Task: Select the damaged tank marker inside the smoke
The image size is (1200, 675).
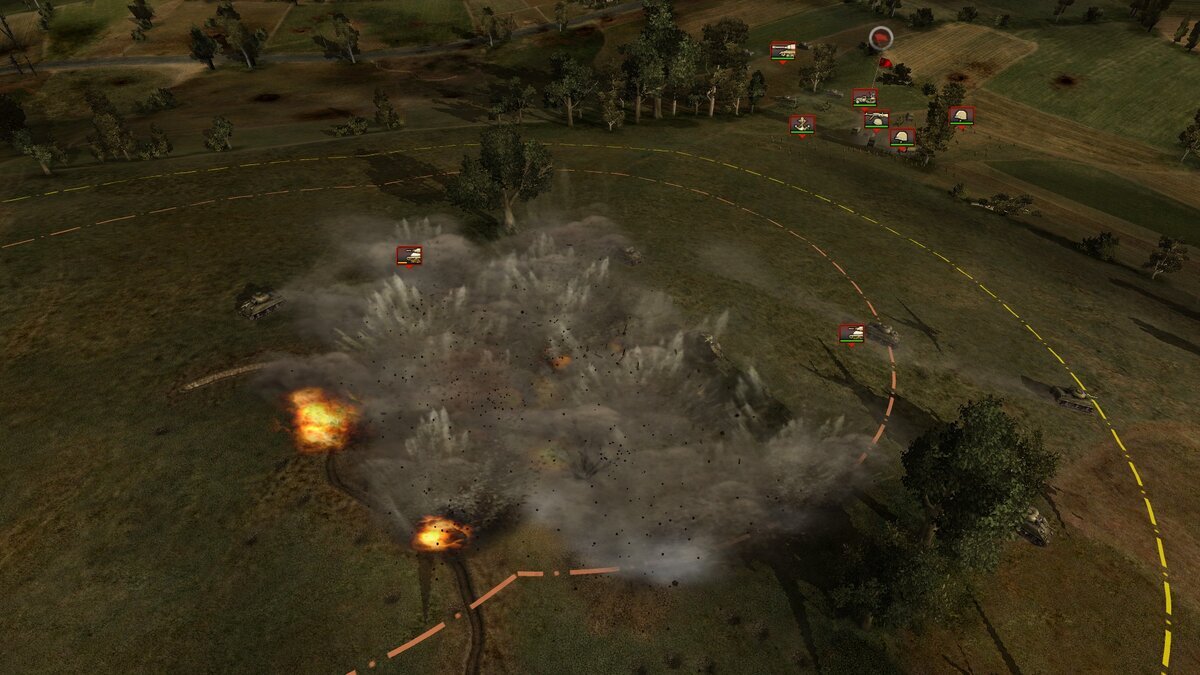Action: click(409, 255)
